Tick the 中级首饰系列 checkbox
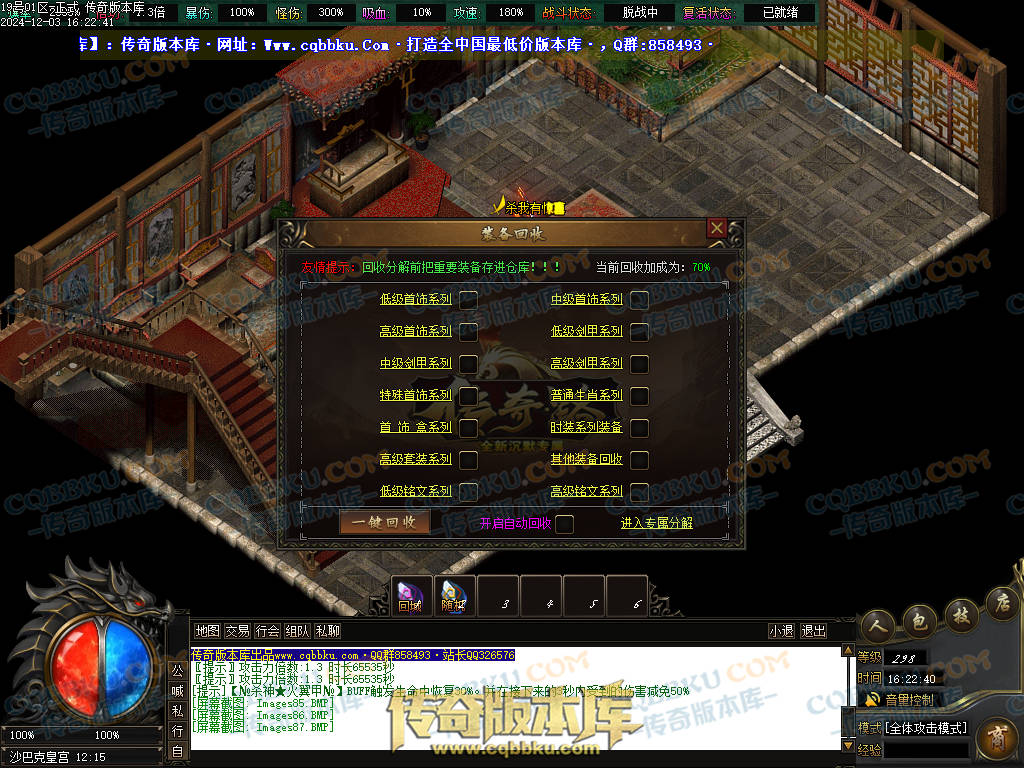Screen dimensions: 1024x768 [x=639, y=299]
